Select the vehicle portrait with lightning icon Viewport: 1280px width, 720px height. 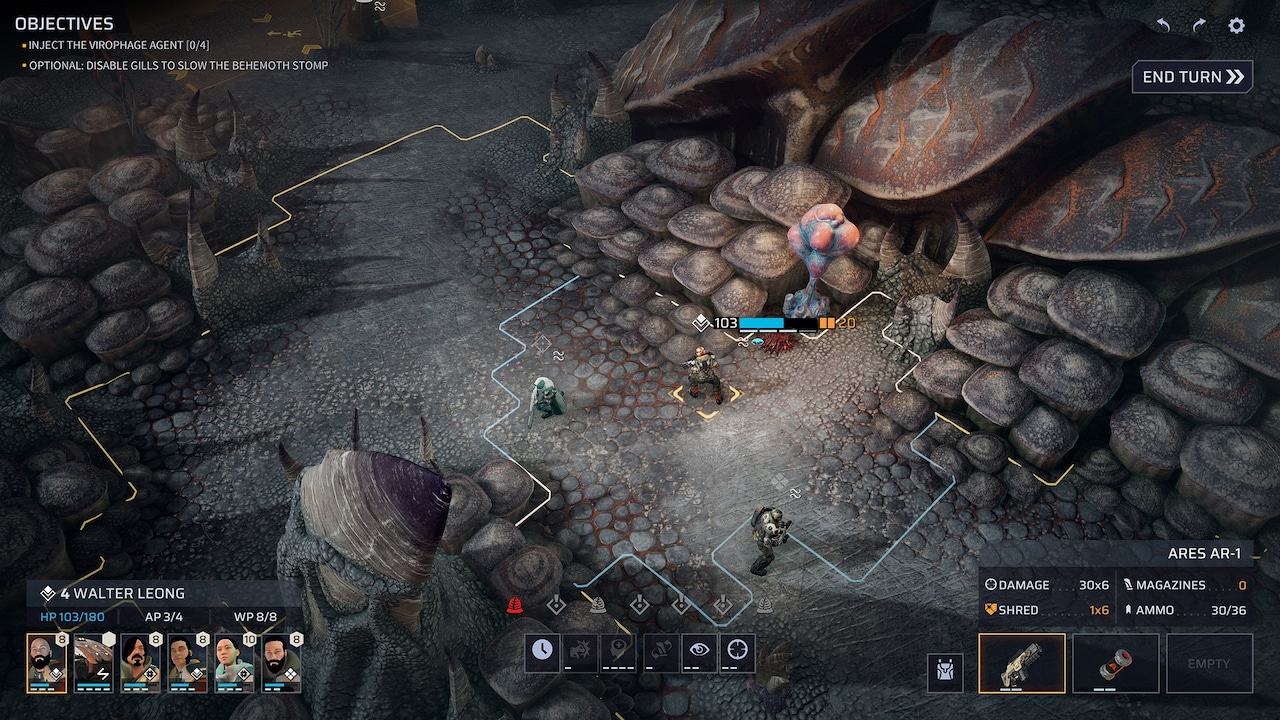(93, 662)
